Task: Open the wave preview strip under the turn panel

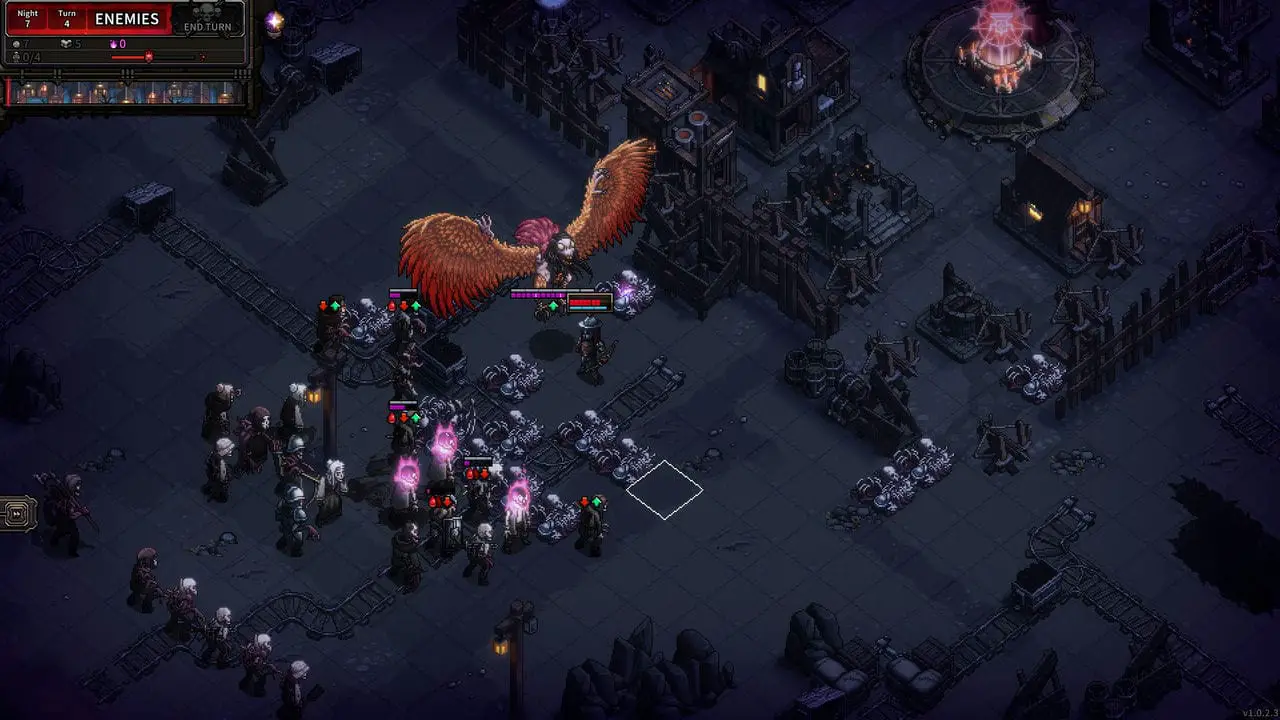Action: [x=125, y=93]
